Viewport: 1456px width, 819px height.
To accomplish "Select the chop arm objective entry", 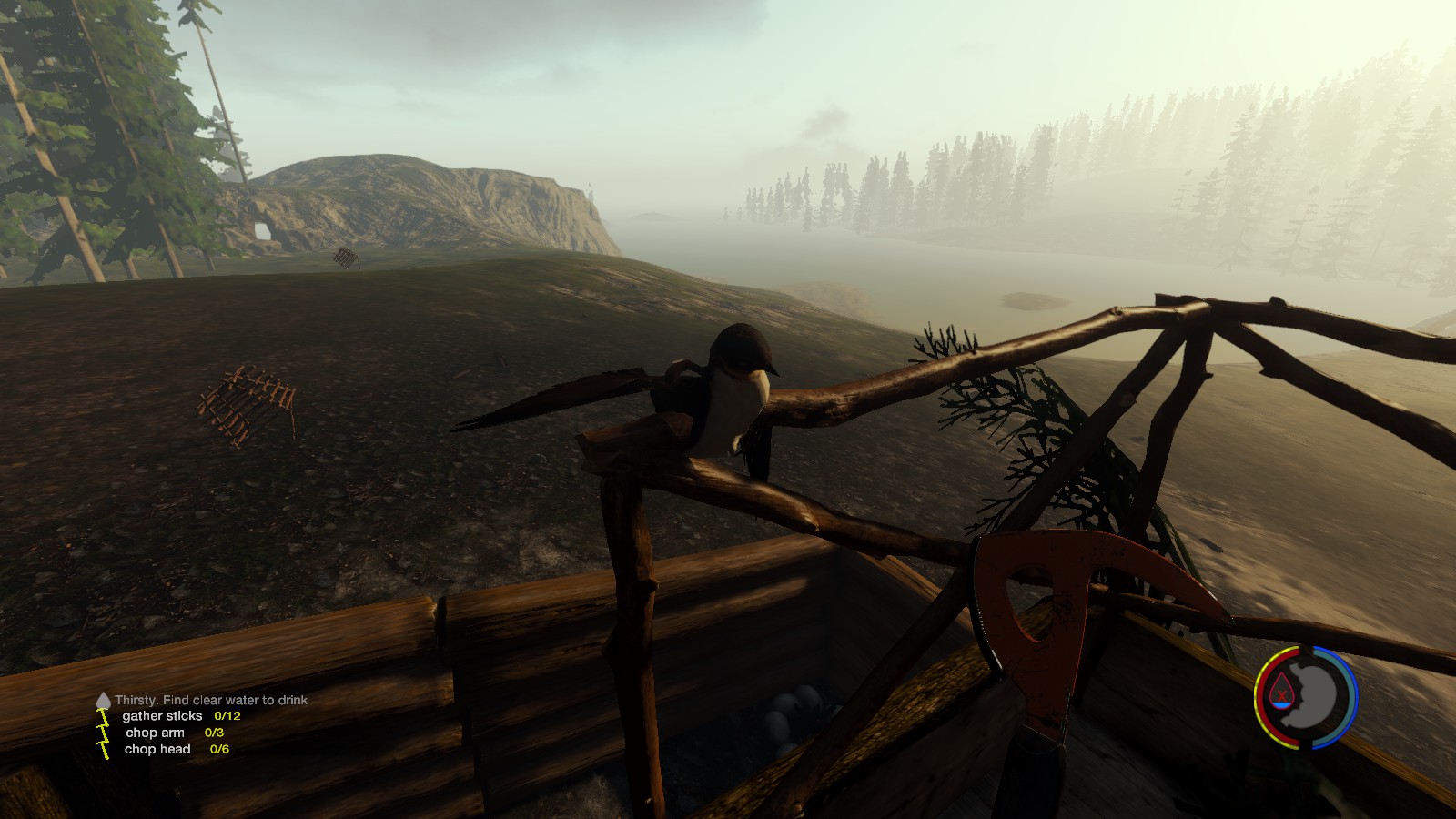I will 155,733.
